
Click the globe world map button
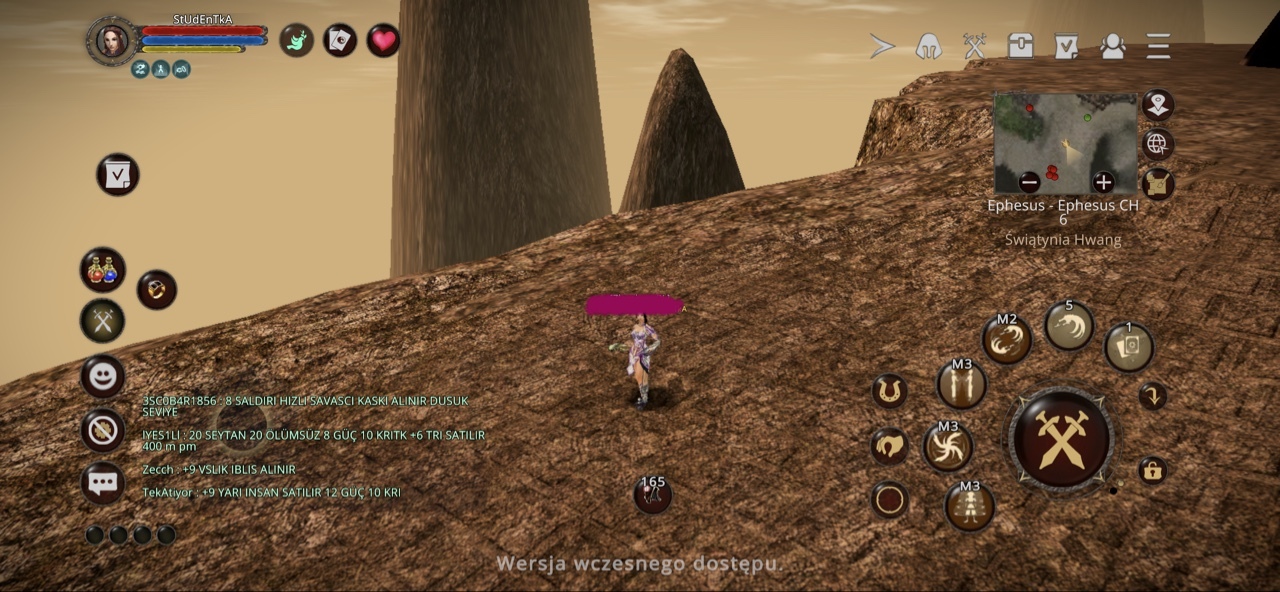tap(1157, 144)
